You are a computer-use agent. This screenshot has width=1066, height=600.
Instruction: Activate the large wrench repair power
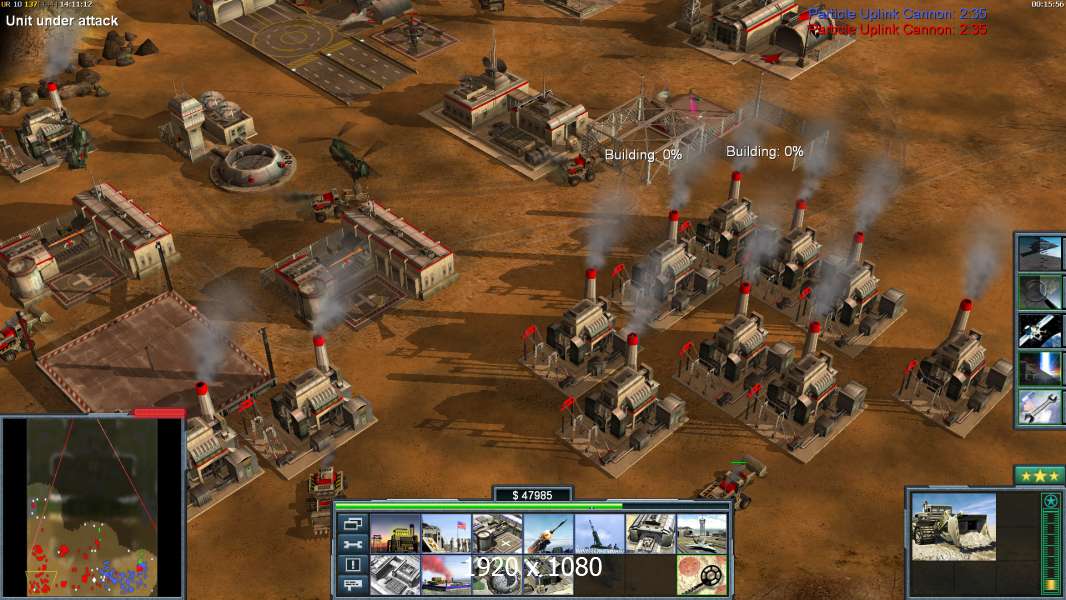click(x=1040, y=406)
